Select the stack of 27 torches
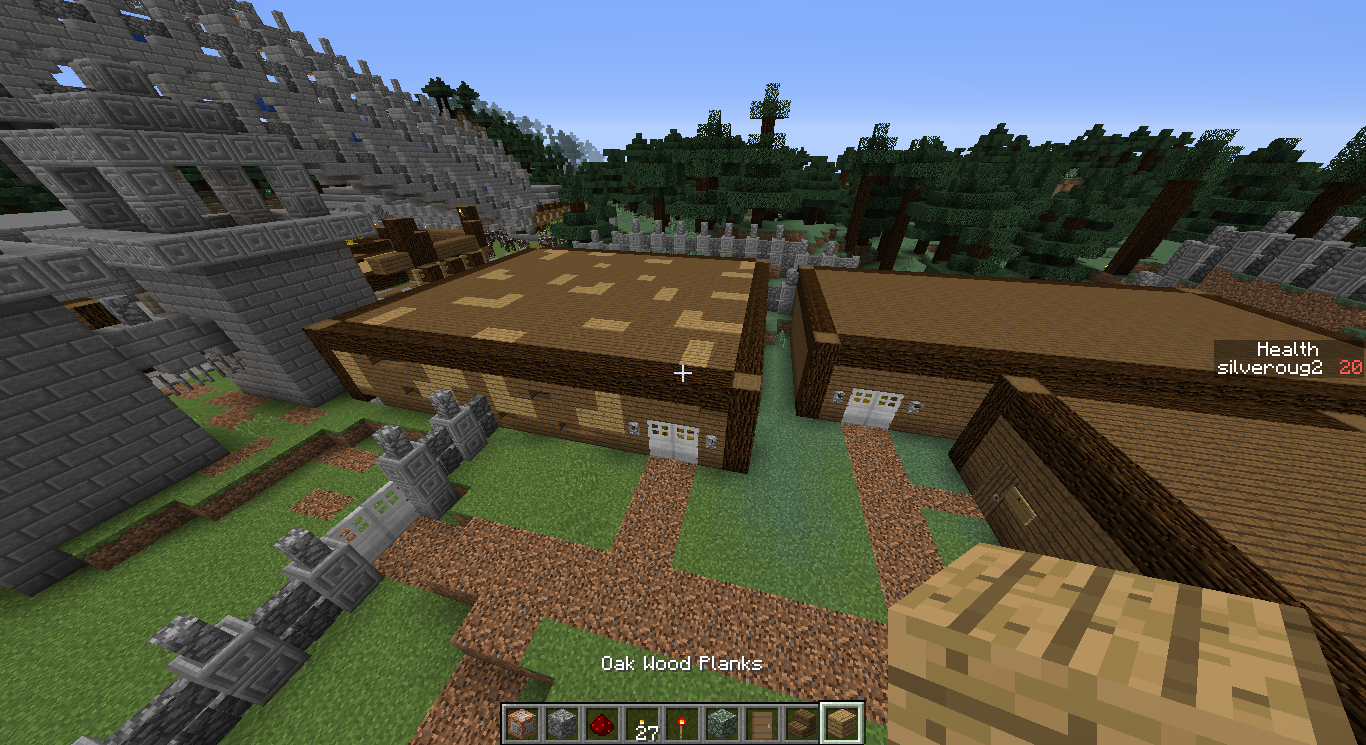The width and height of the screenshot is (1366, 745). tap(640, 722)
